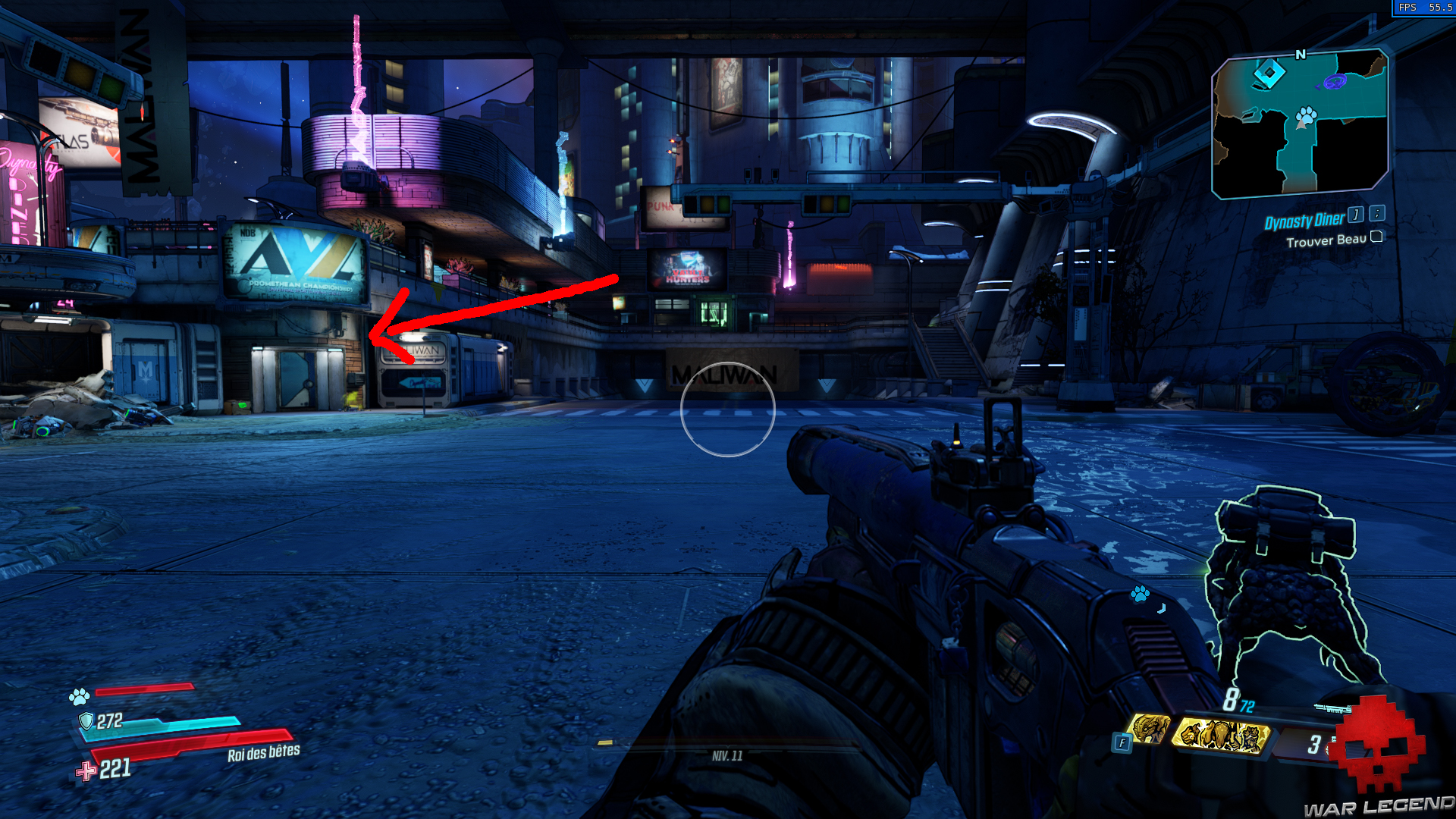
Task: Select the pet head icon above the F key
Action: 1148,729
